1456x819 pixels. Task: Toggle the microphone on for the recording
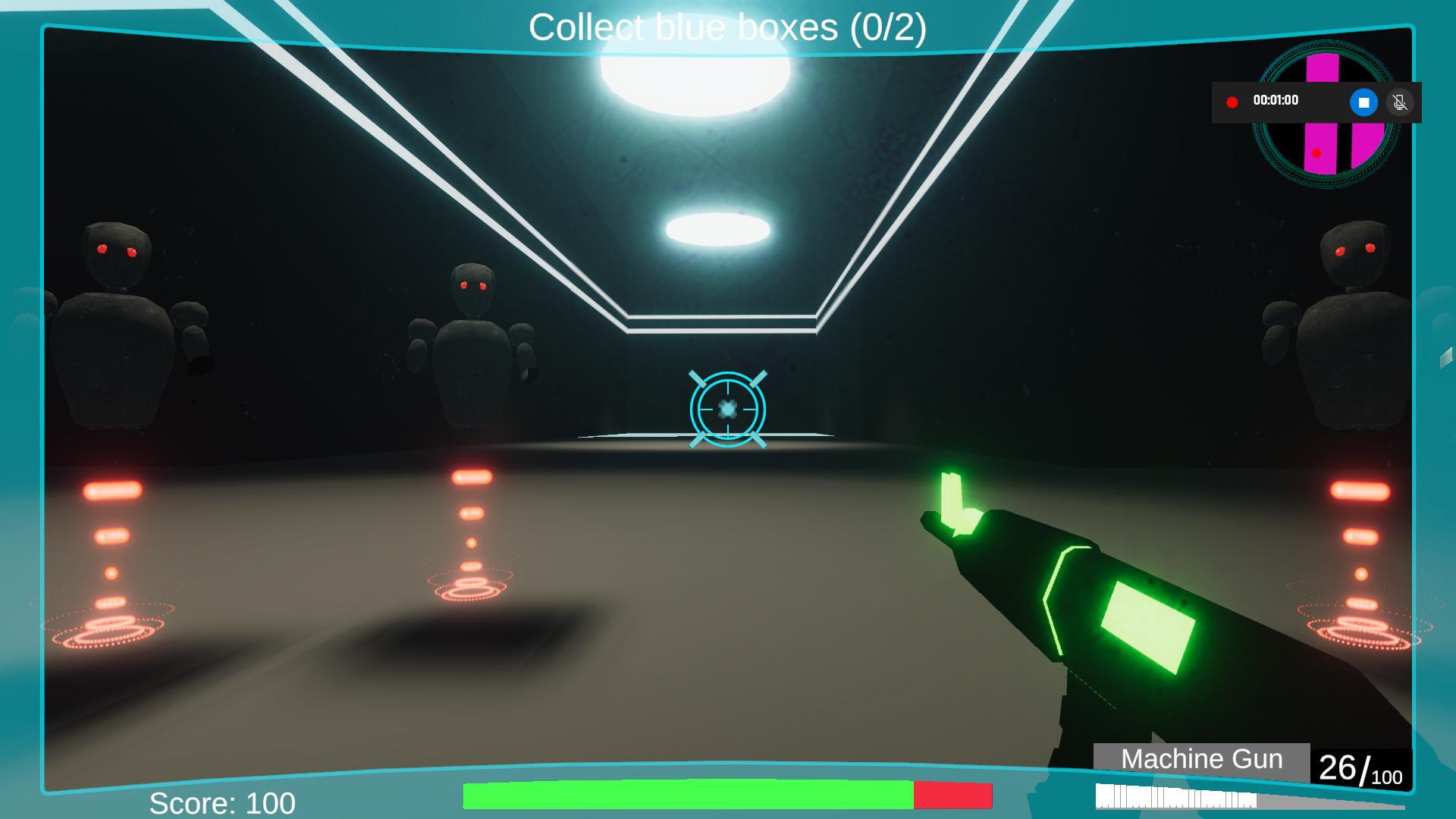(1400, 101)
